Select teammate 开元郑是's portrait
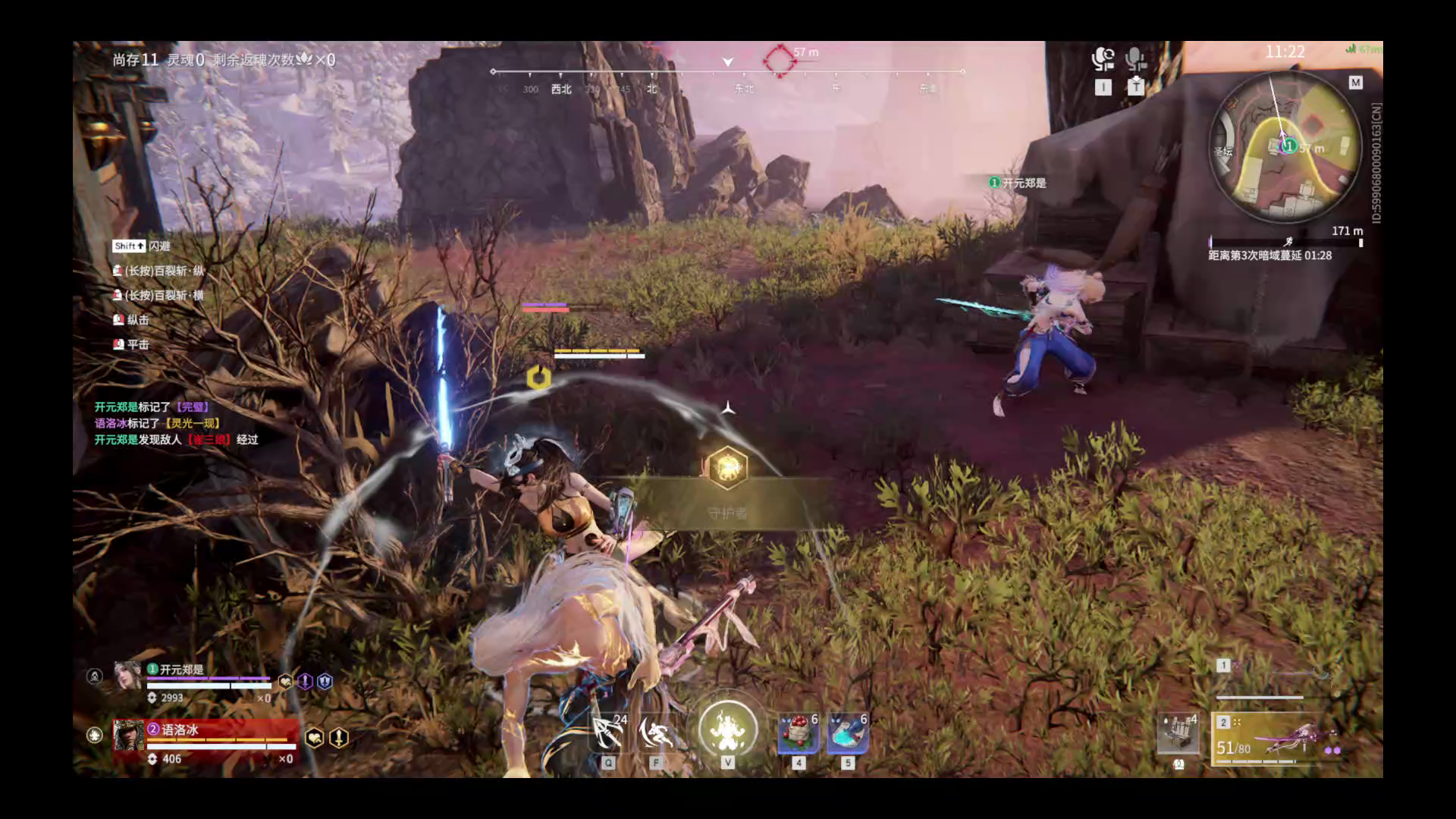 [x=127, y=675]
